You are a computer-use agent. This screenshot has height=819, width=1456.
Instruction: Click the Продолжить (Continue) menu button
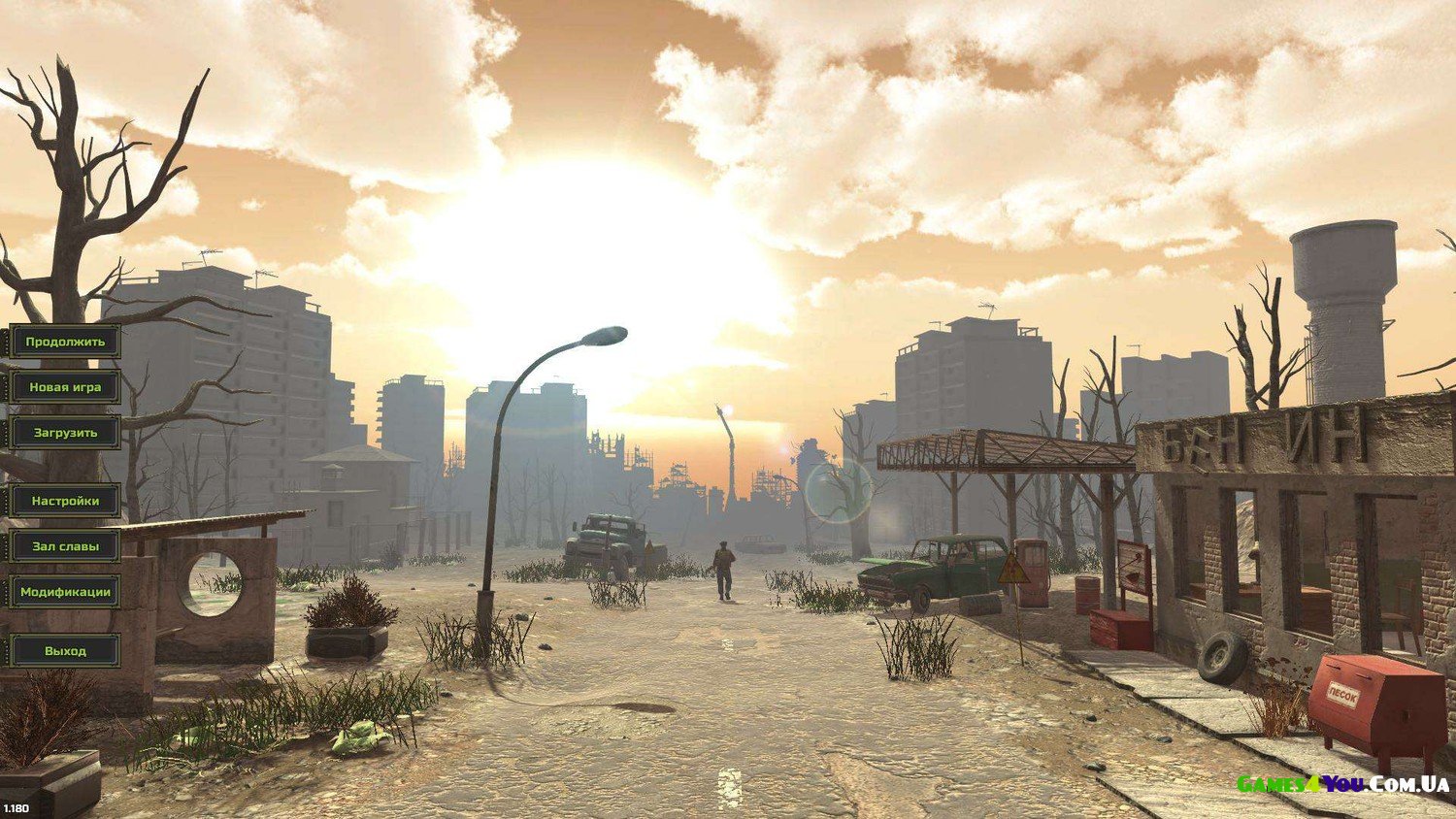(65, 342)
